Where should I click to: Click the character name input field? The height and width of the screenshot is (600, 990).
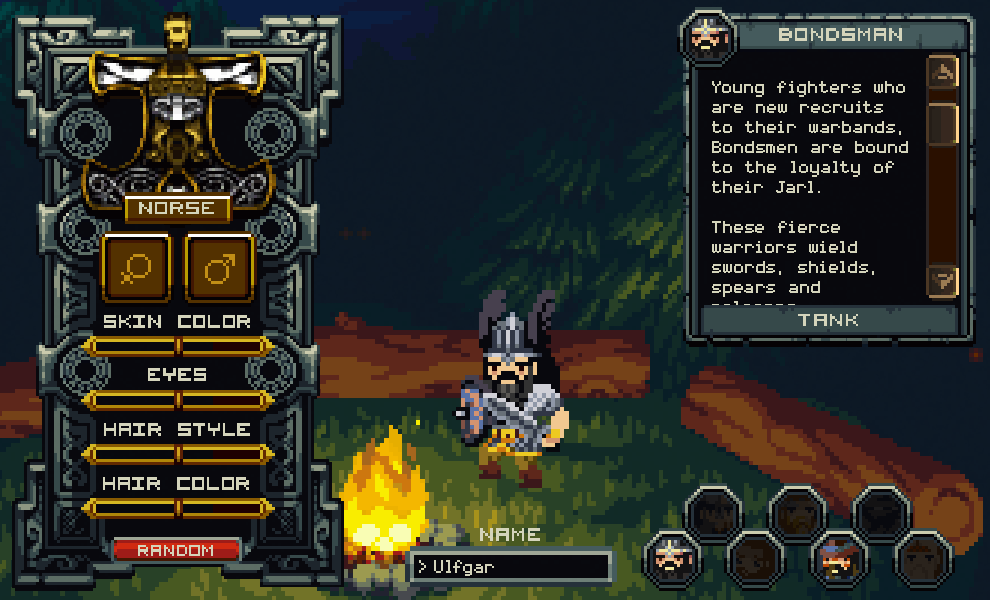point(511,567)
